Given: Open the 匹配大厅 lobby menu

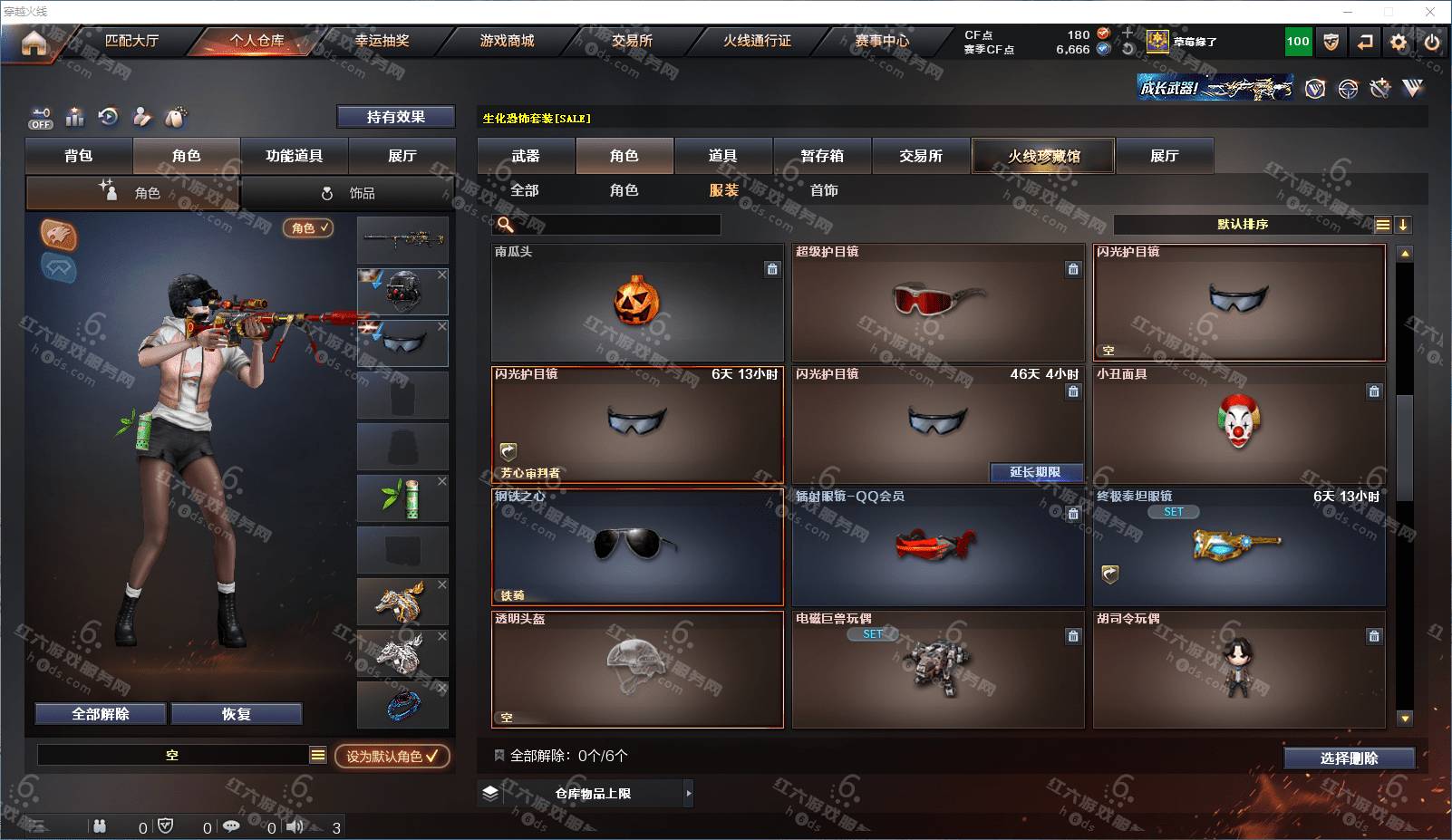Looking at the screenshot, I should pos(131,41).
